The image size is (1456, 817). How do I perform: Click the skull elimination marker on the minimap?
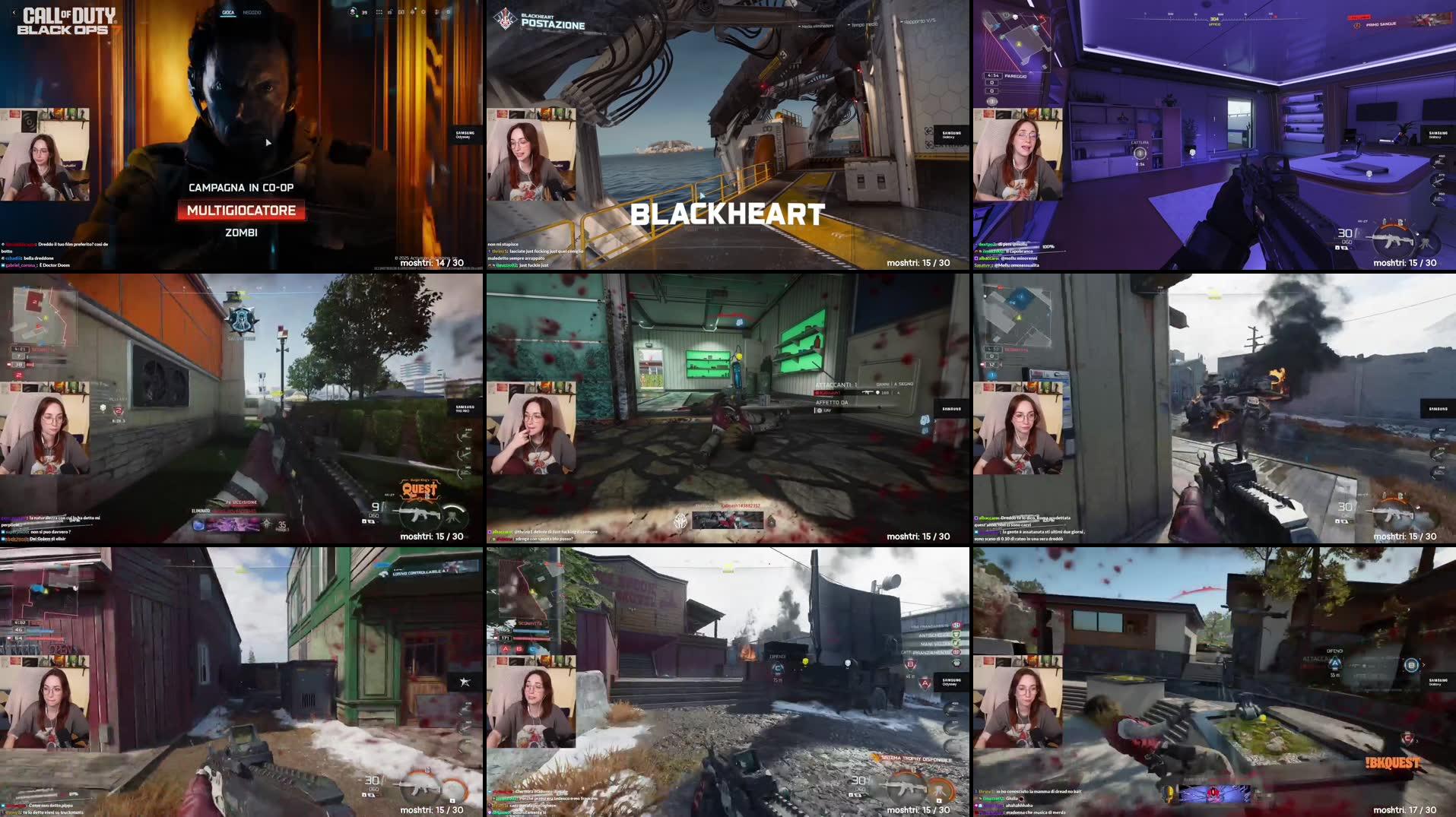coord(1016,17)
